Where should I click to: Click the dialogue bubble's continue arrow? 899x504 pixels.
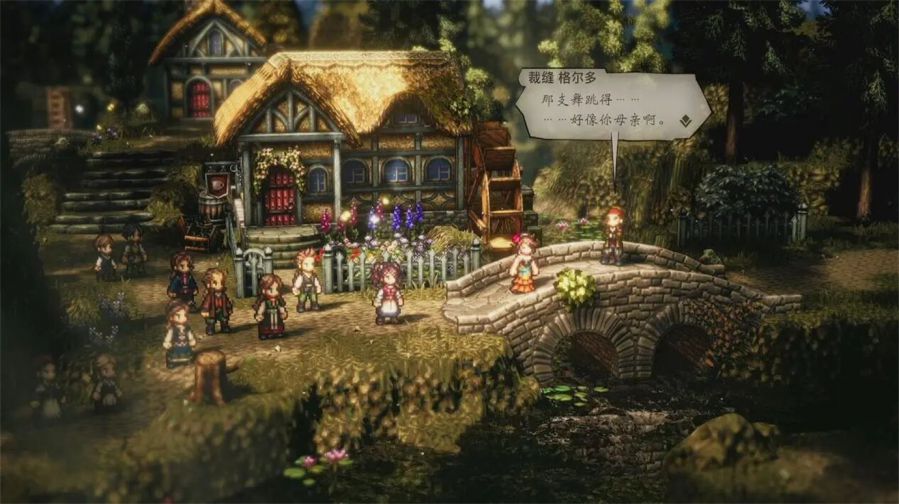pos(685,121)
